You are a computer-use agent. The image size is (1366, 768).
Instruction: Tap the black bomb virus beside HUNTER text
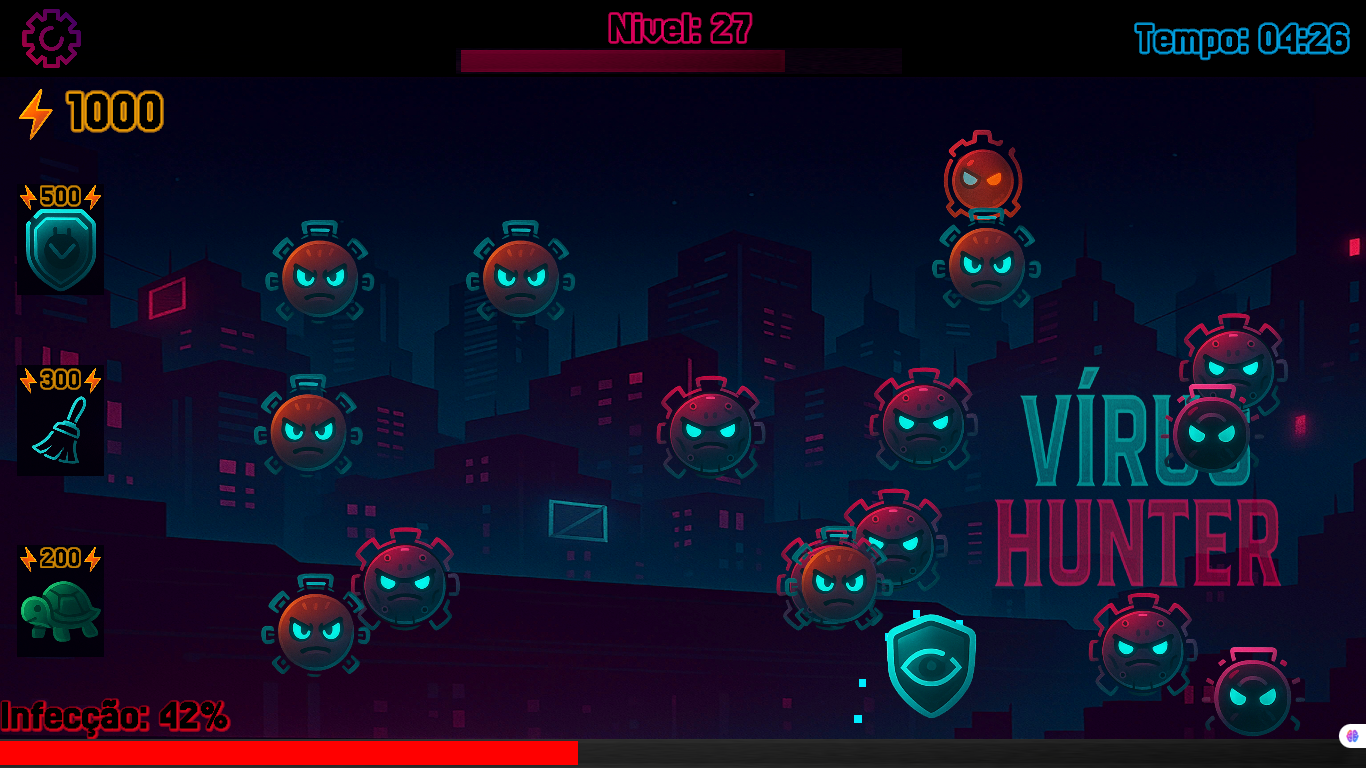[1210, 435]
